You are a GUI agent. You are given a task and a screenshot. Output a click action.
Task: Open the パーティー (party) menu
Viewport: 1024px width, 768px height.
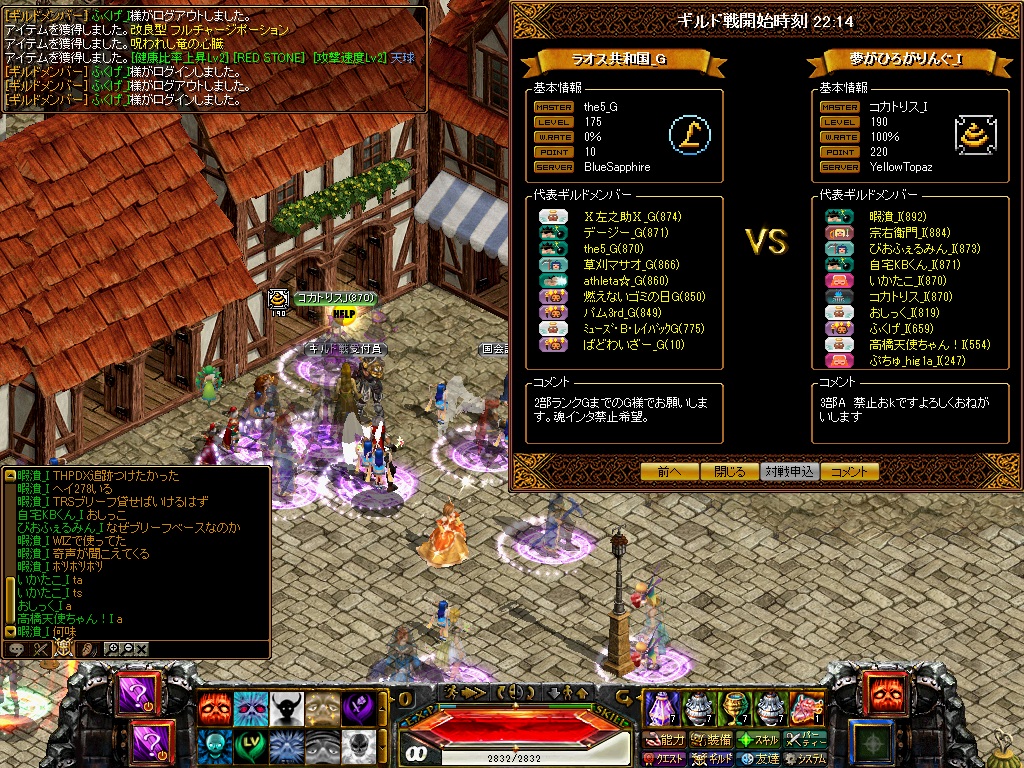pyautogui.click(x=806, y=740)
